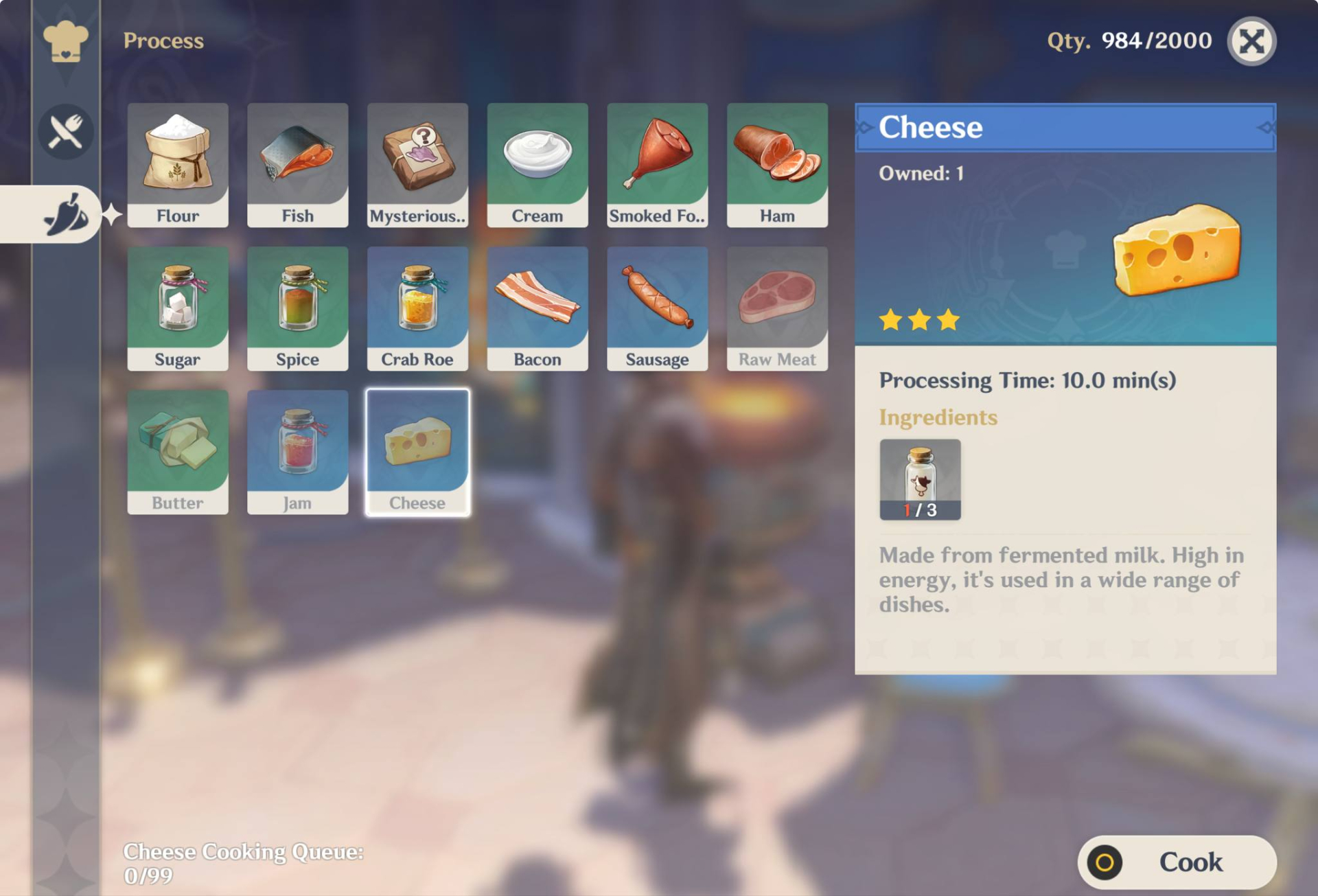The width and height of the screenshot is (1318, 896).
Task: Select the Flour ingredient tile
Action: 178,165
